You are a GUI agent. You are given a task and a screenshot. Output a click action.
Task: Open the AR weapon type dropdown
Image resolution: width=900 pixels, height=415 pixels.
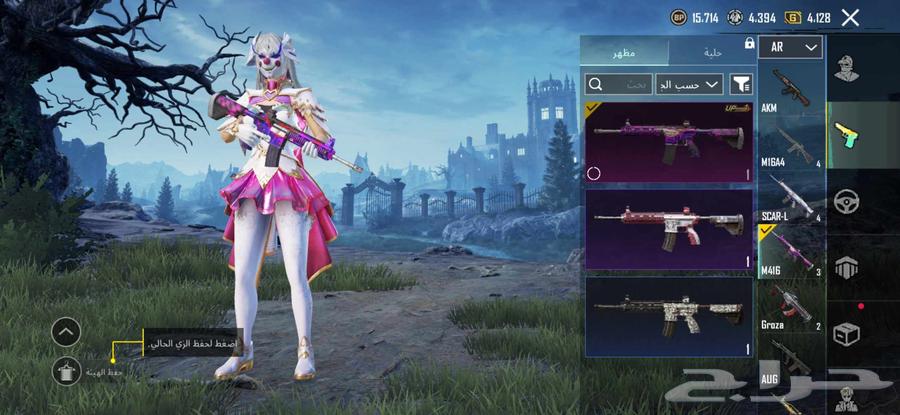(790, 47)
